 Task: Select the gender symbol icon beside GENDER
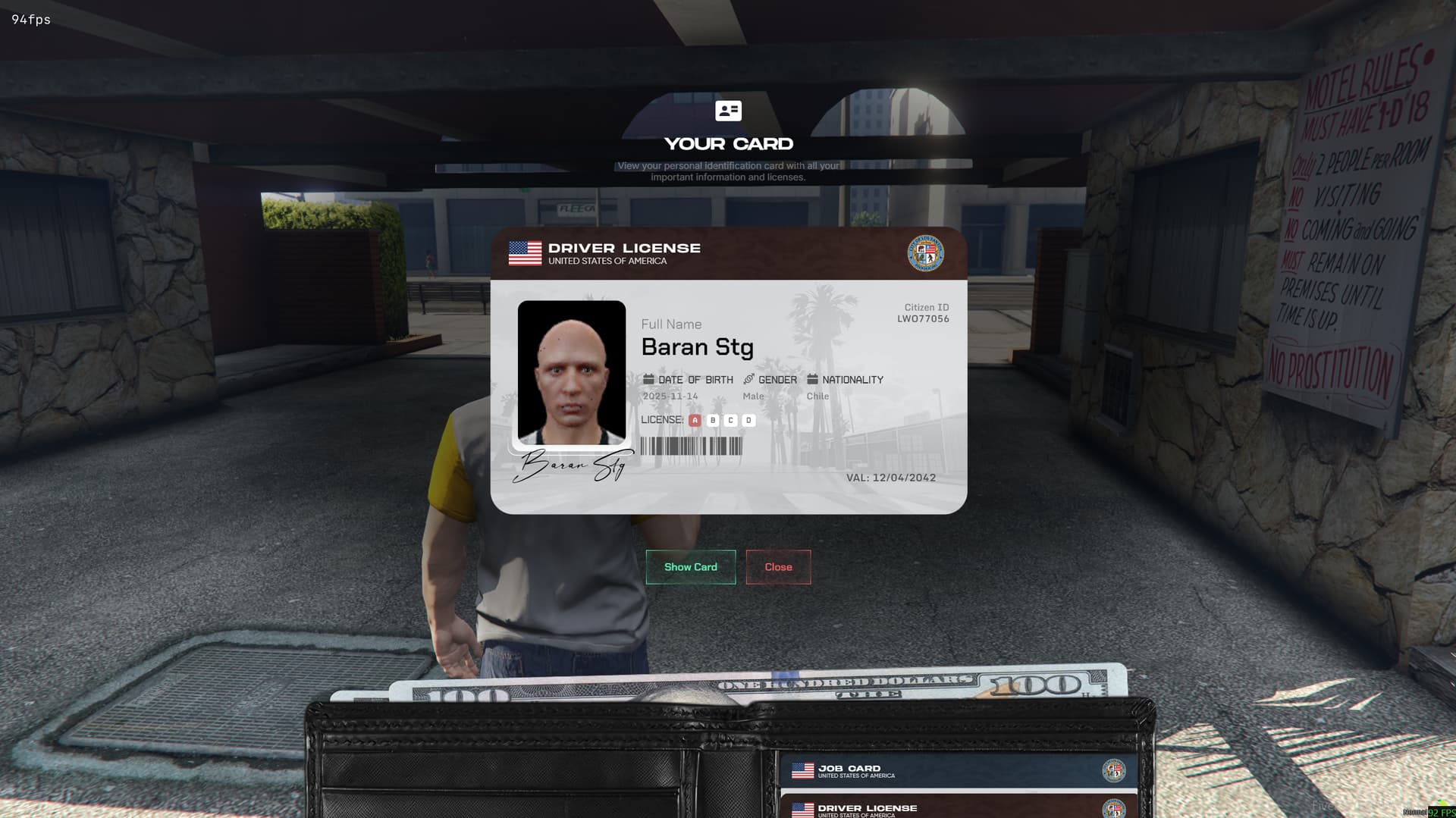coord(748,379)
